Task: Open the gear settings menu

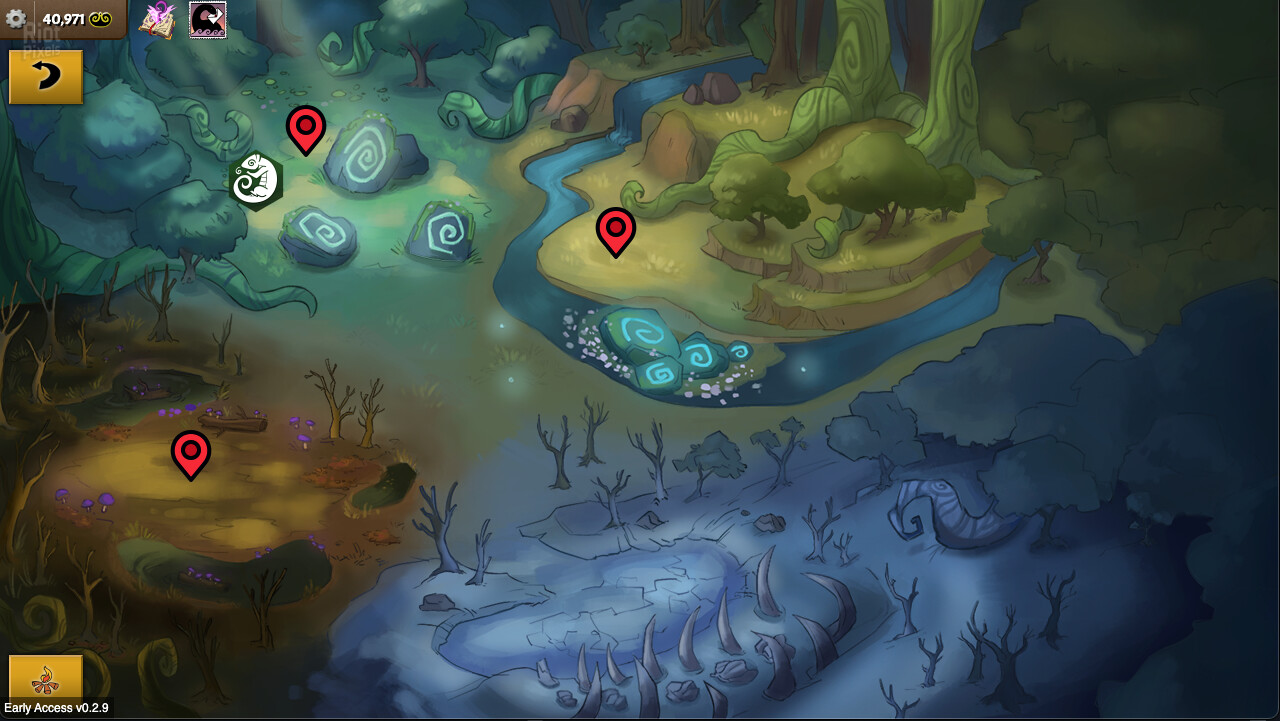Action: point(16,18)
